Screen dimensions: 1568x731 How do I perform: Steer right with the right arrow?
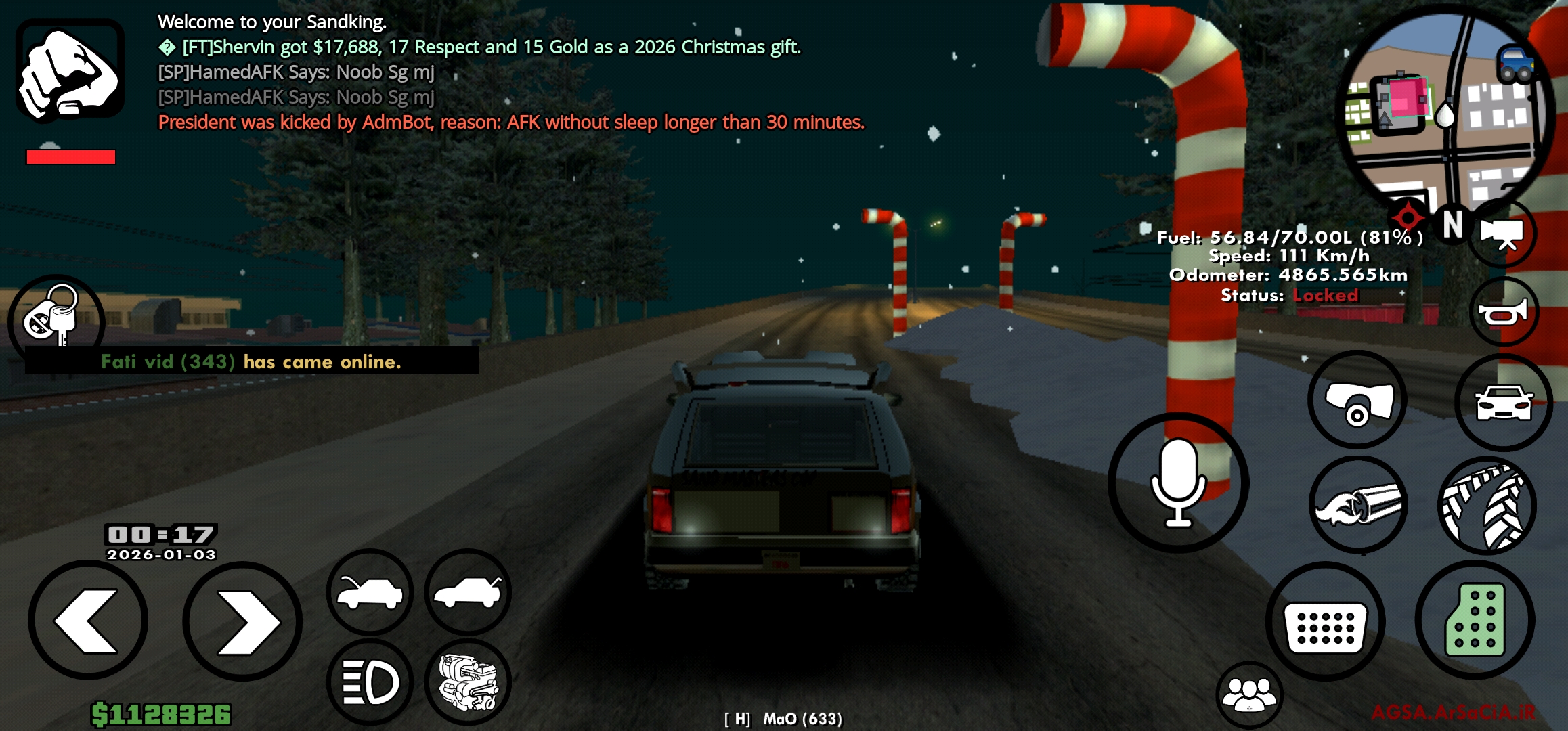point(242,621)
